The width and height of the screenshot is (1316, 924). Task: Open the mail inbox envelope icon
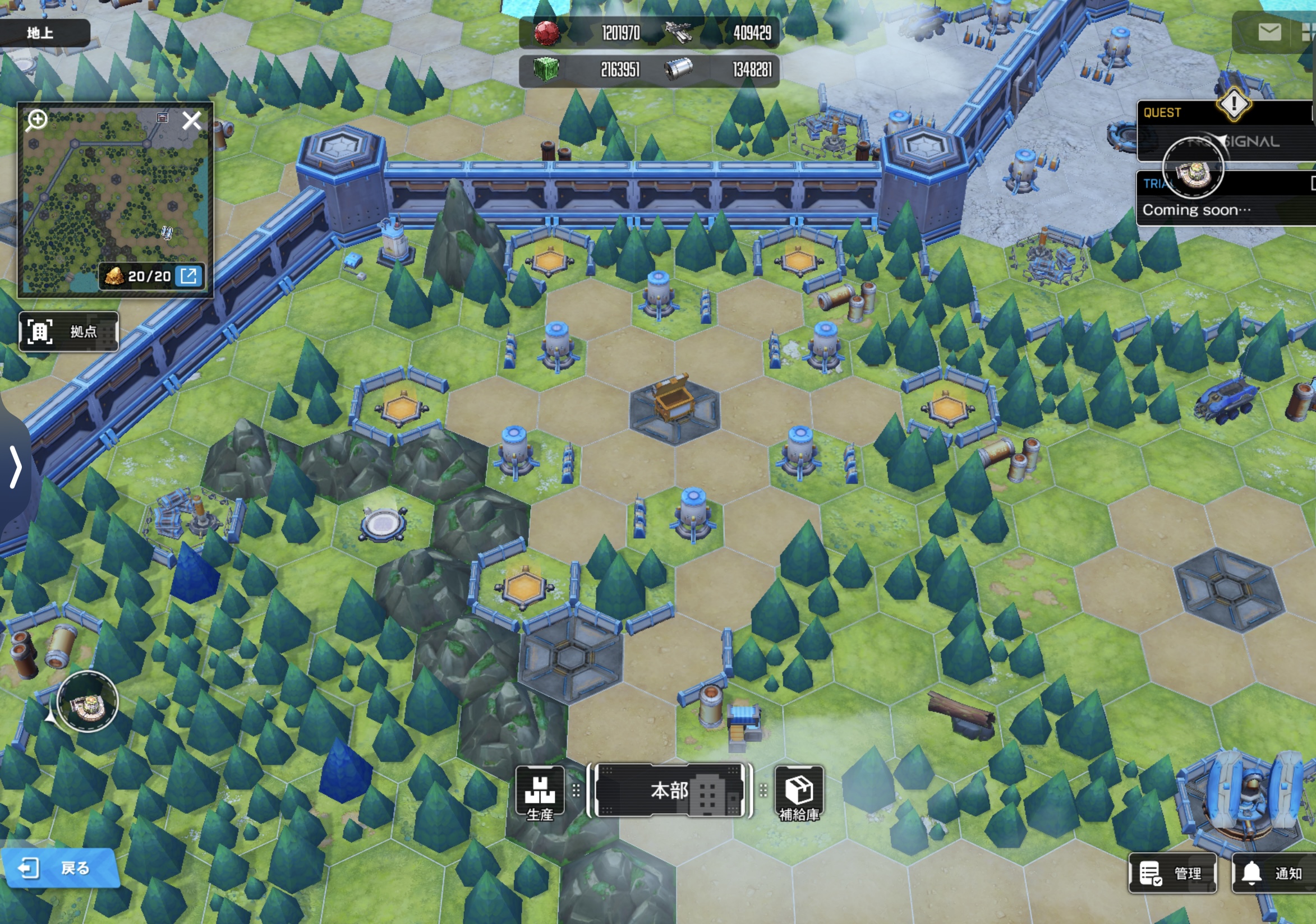pyautogui.click(x=1269, y=32)
